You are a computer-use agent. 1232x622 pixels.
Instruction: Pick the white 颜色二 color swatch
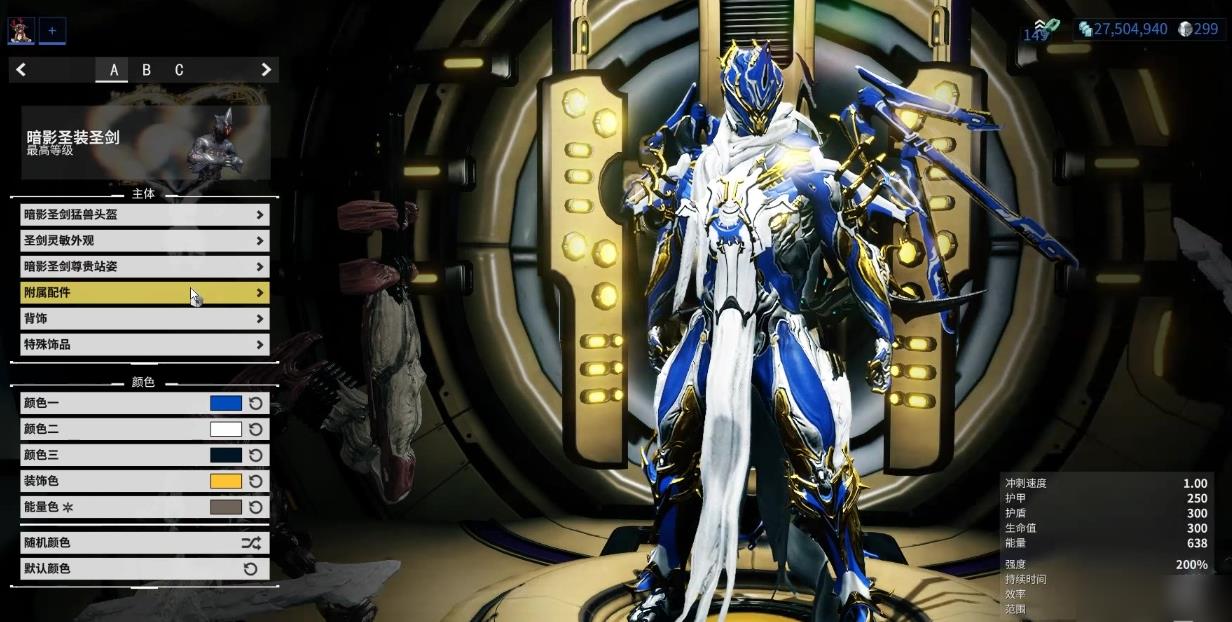[x=226, y=429]
